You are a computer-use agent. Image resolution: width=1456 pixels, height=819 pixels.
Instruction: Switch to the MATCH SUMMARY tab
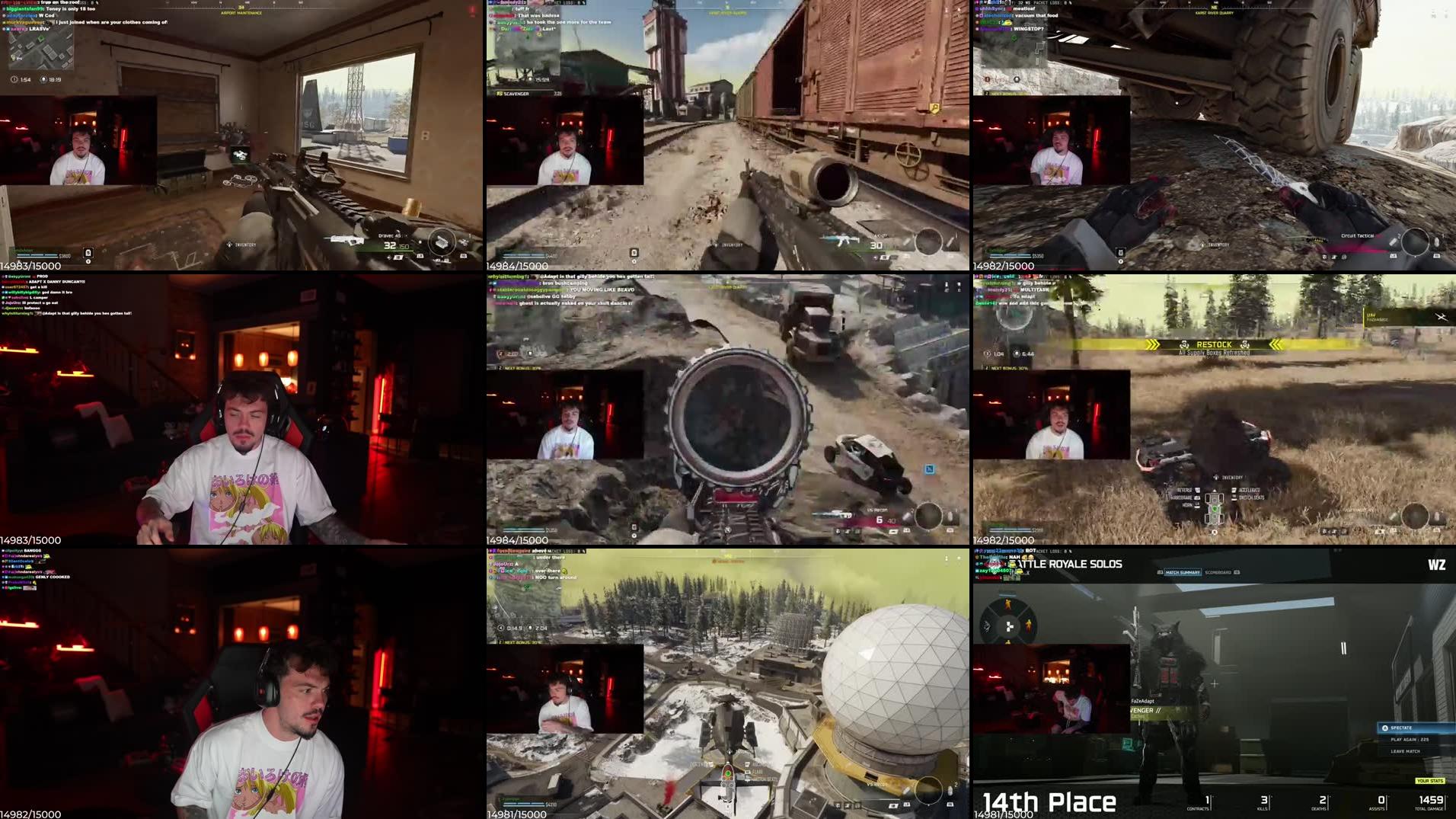(x=1183, y=573)
